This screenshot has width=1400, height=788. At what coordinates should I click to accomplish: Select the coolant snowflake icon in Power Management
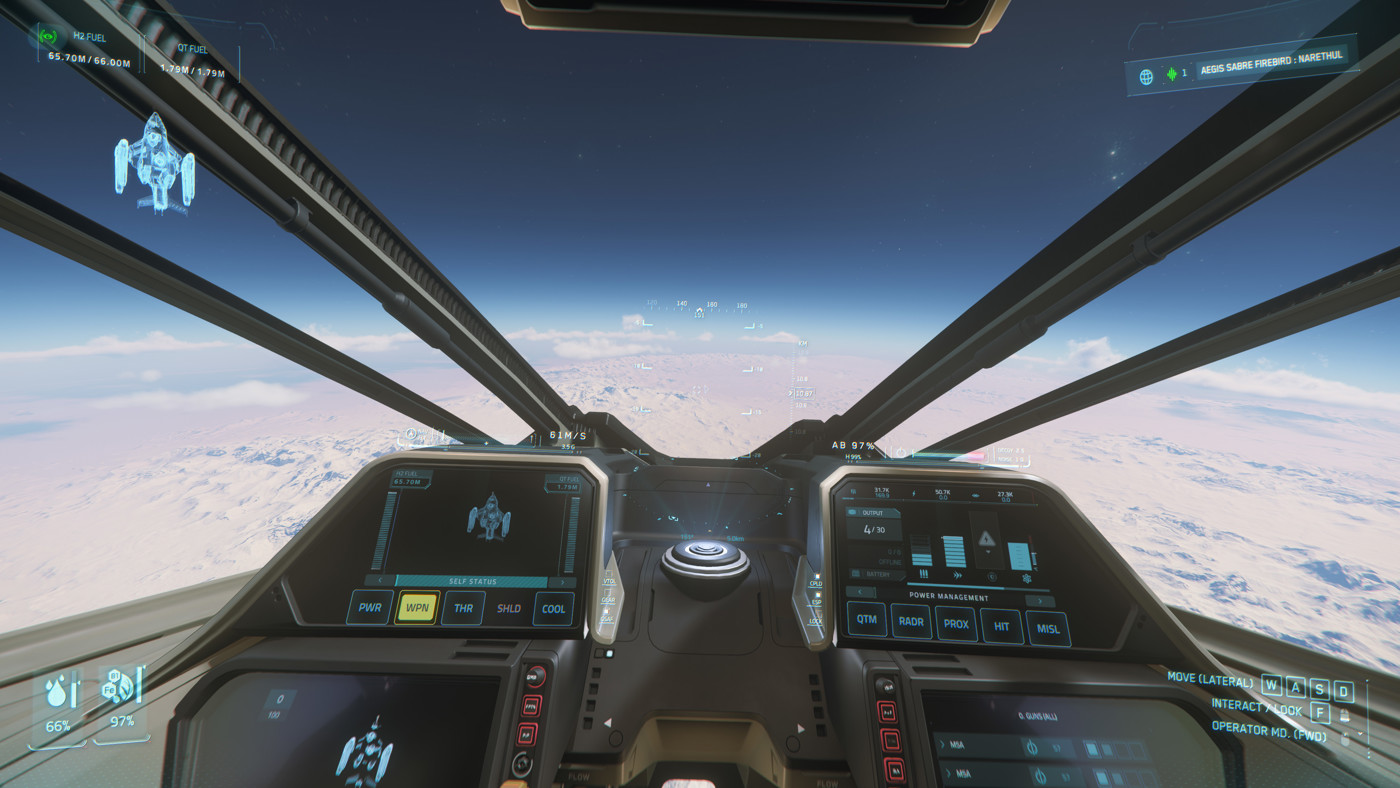pyautogui.click(x=1027, y=578)
